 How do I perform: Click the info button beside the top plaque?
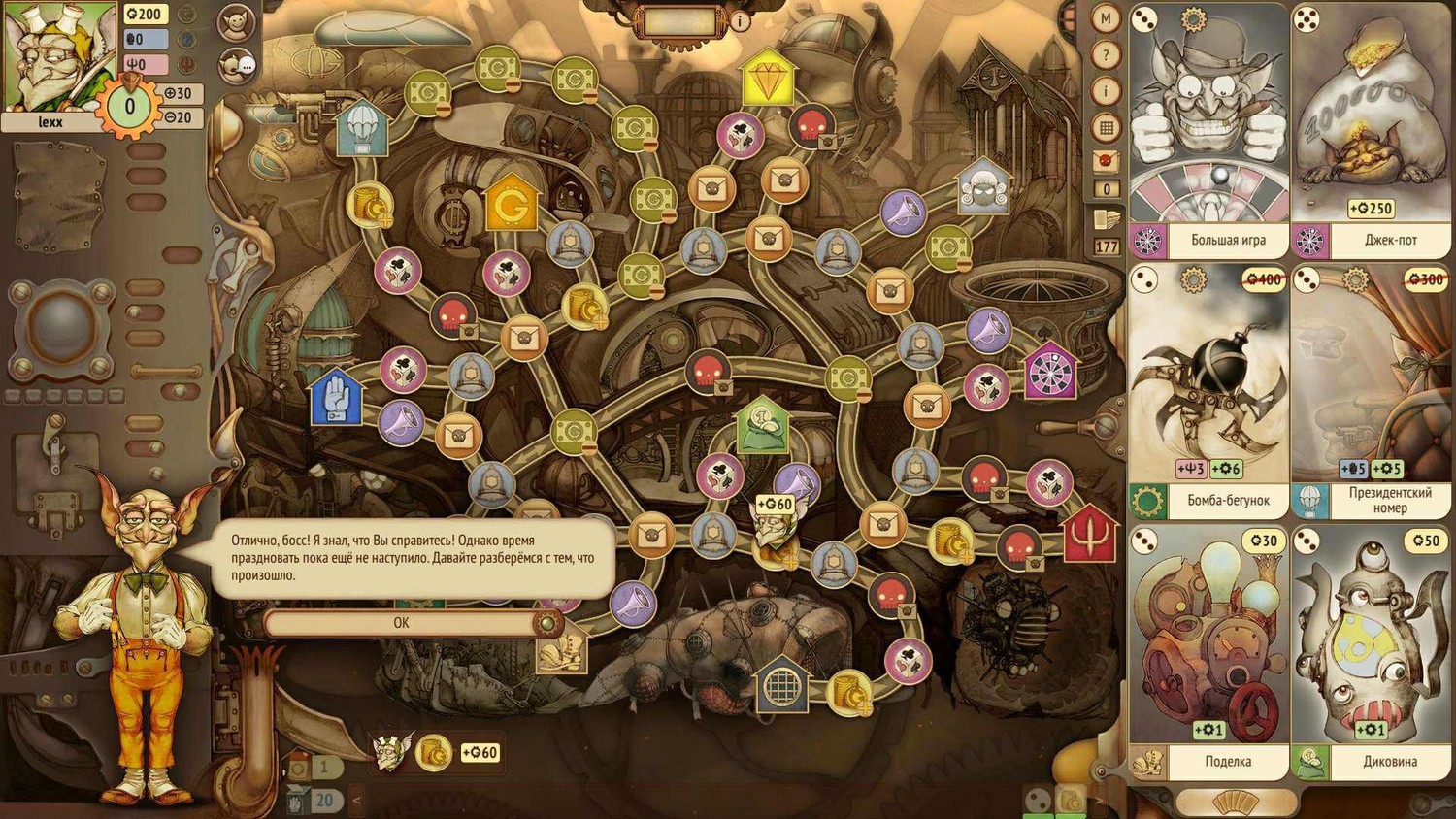point(741,20)
